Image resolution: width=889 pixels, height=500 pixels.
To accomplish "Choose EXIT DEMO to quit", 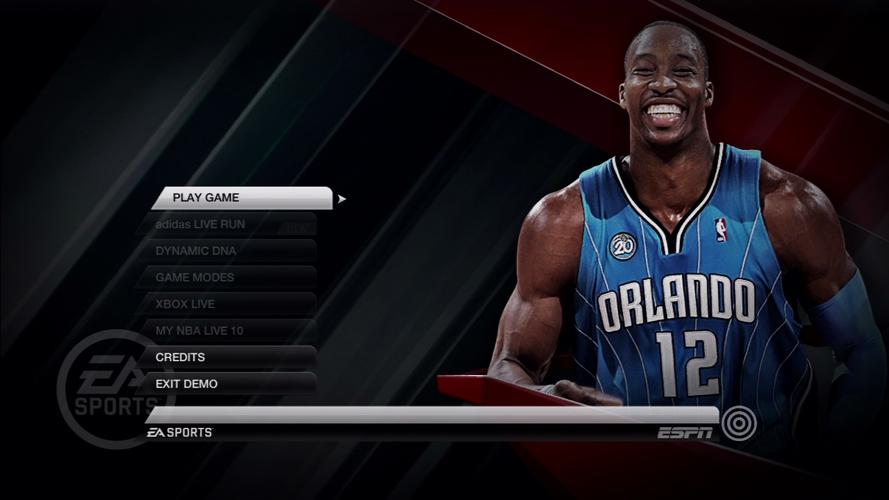I will [228, 384].
